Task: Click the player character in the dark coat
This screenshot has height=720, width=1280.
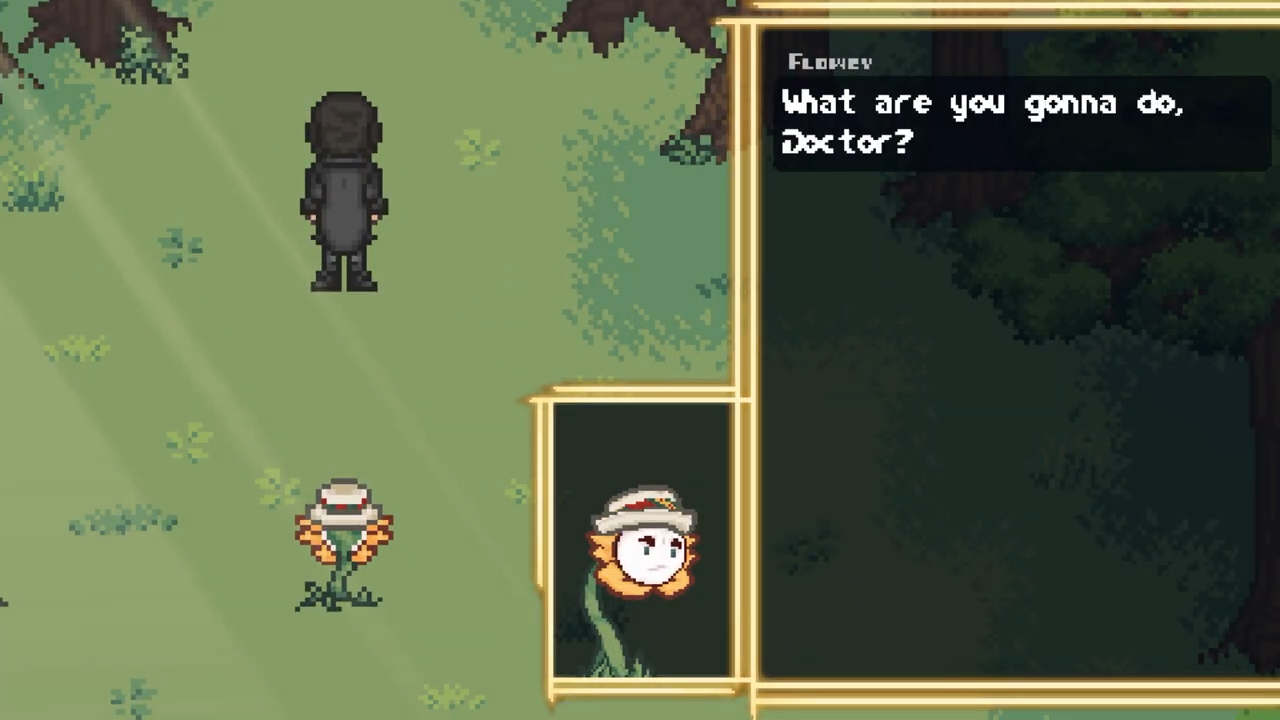Action: pyautogui.click(x=345, y=190)
